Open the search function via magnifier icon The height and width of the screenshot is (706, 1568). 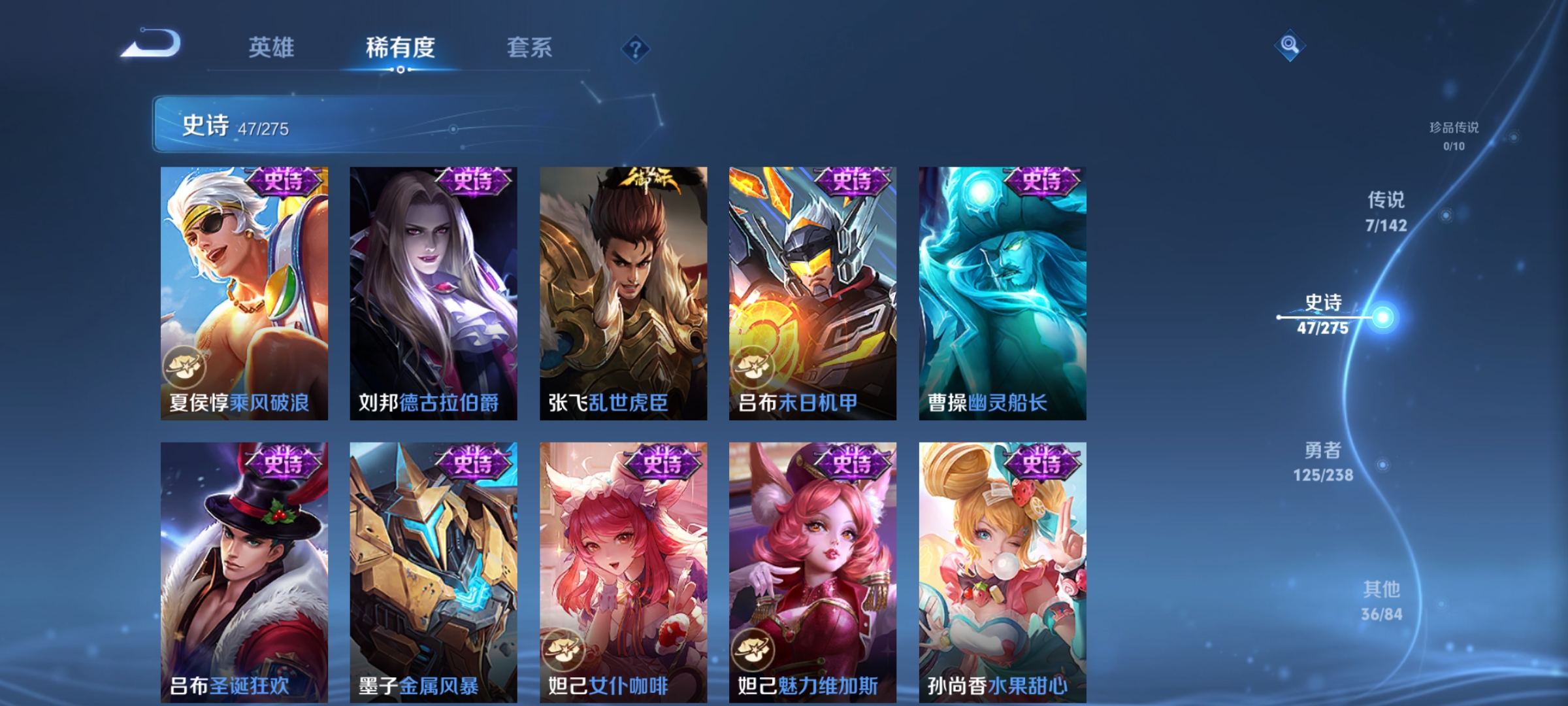1290,44
